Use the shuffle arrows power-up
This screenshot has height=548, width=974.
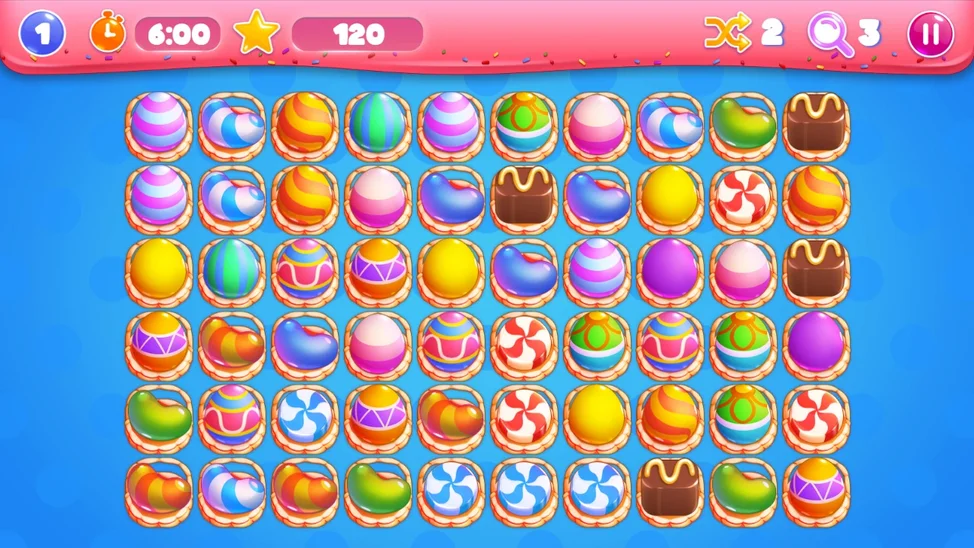pyautogui.click(x=726, y=33)
